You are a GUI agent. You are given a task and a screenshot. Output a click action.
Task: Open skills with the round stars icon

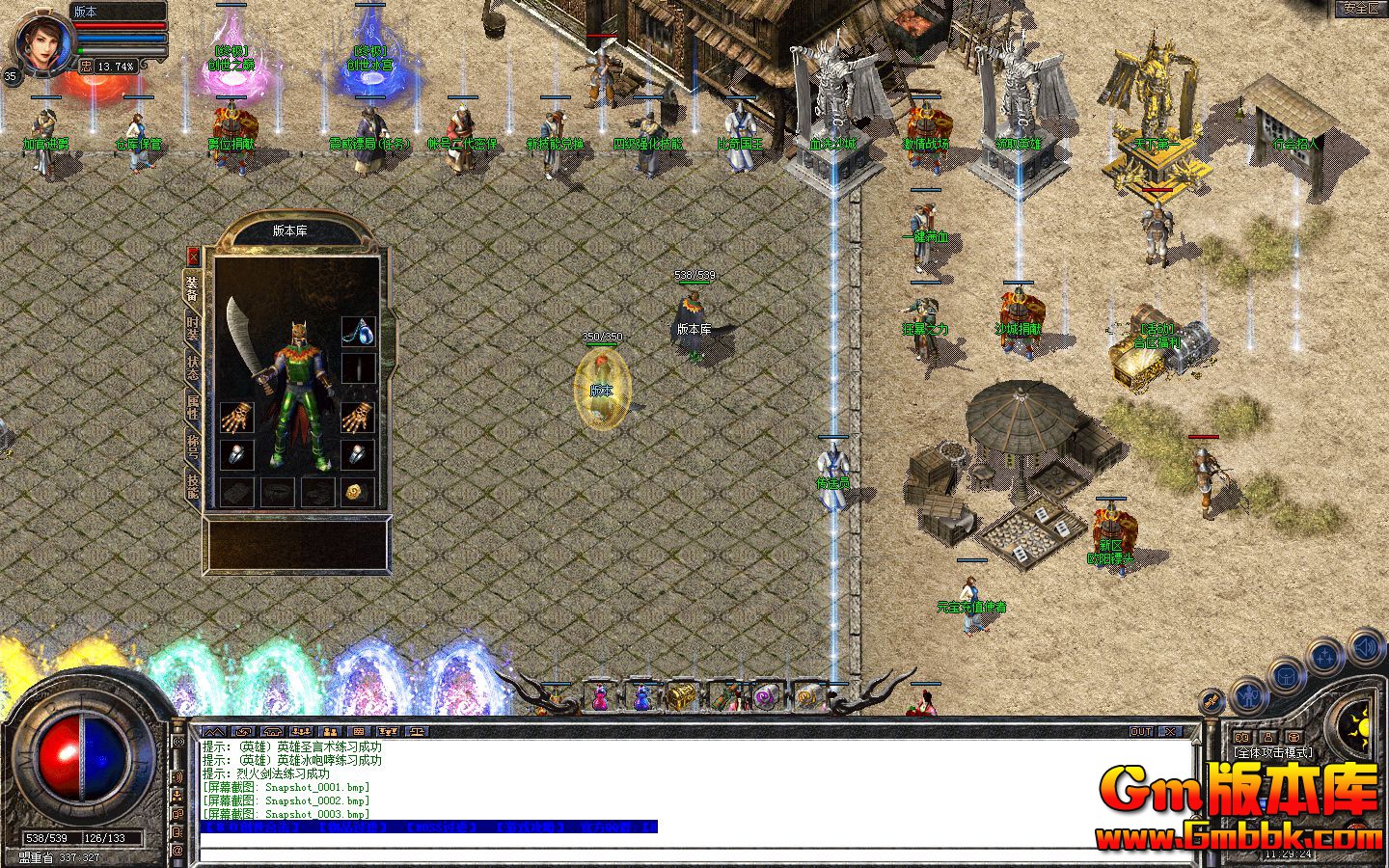coord(1323,654)
